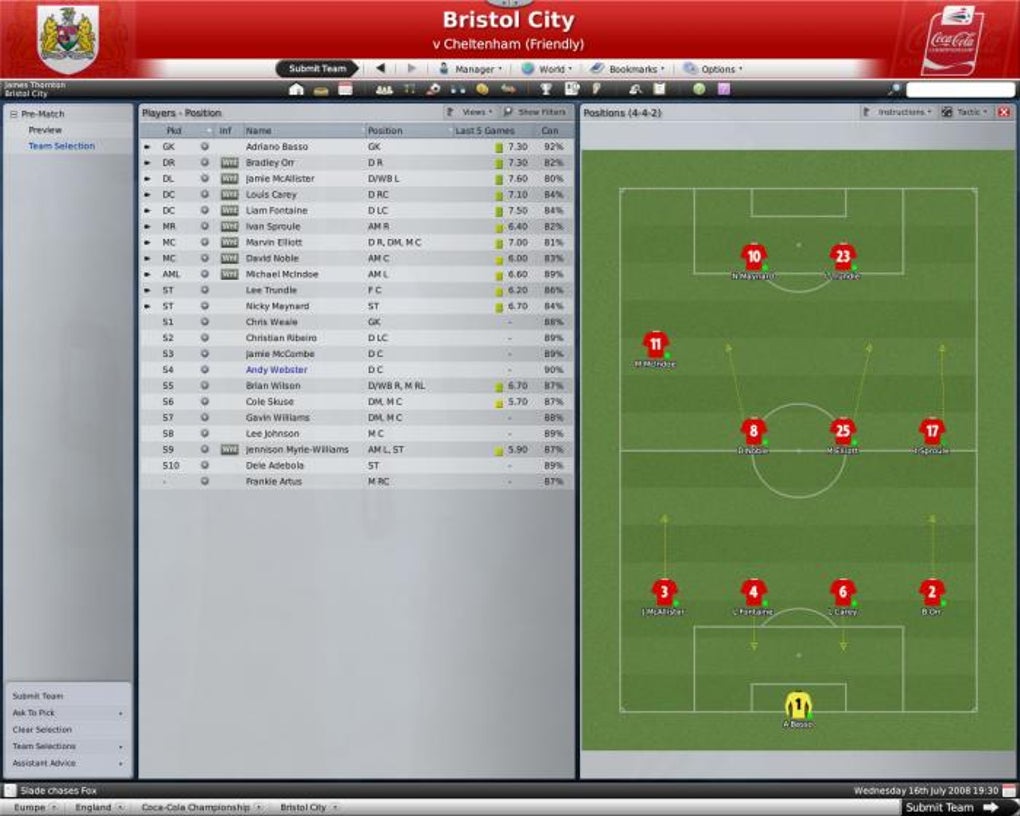Open the World menu
The height and width of the screenshot is (816, 1020).
tap(546, 69)
